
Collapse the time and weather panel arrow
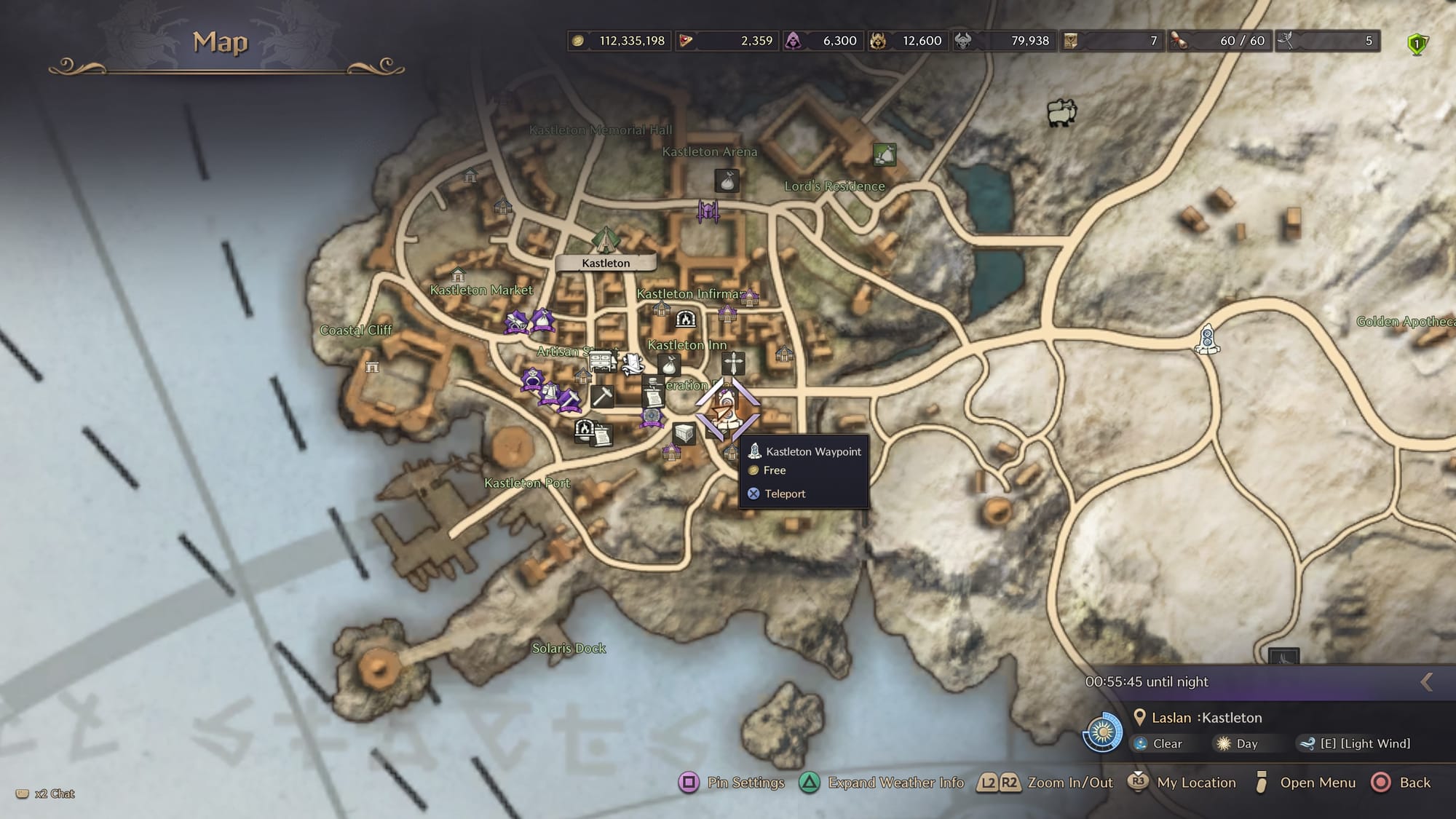(x=1426, y=682)
